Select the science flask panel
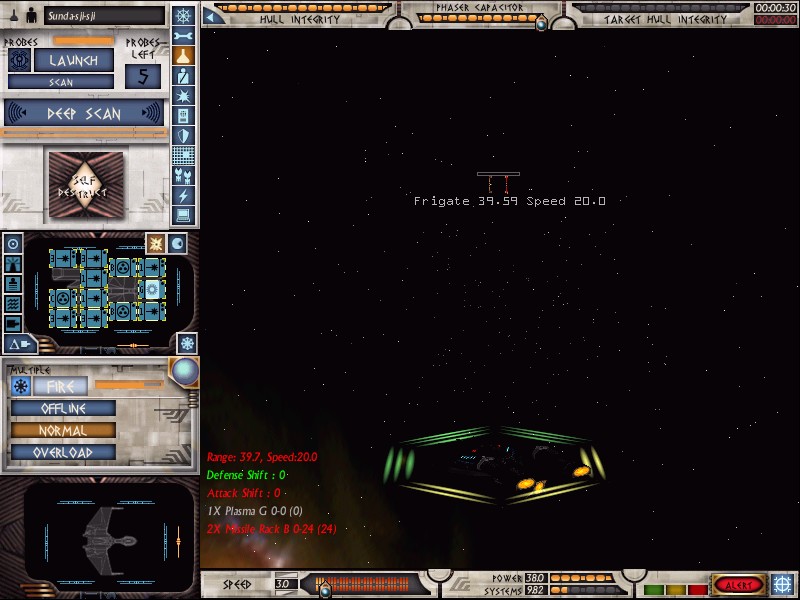The width and height of the screenshot is (800, 600). (x=183, y=56)
